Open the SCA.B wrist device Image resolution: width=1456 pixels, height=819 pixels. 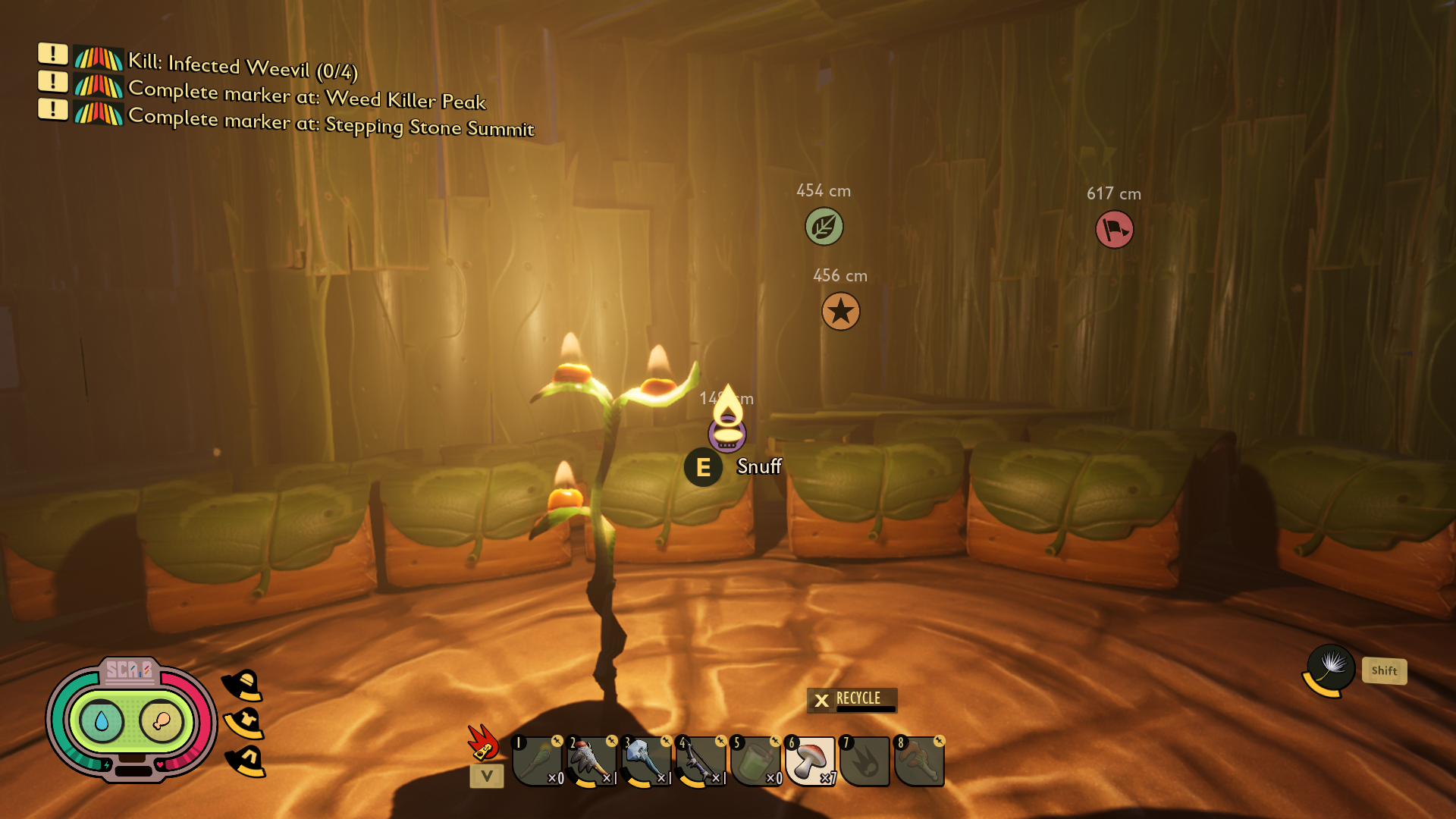(130, 719)
